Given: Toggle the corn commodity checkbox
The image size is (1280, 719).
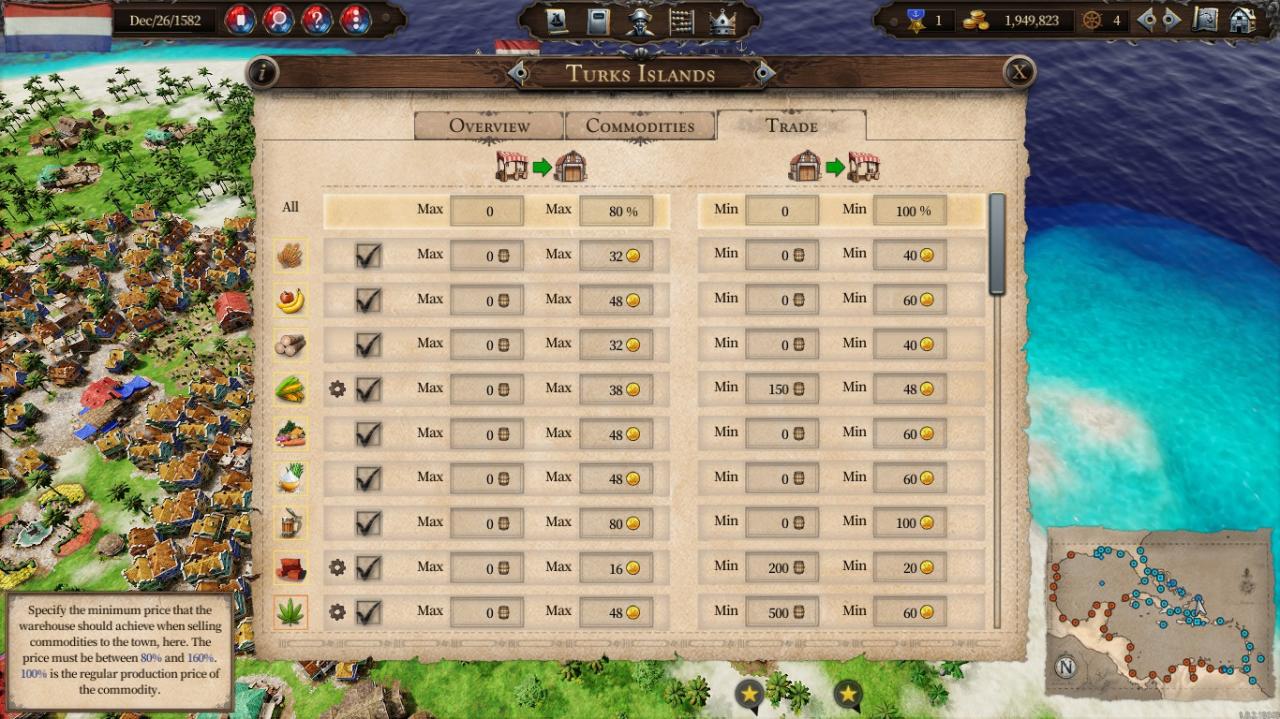Looking at the screenshot, I should [368, 389].
